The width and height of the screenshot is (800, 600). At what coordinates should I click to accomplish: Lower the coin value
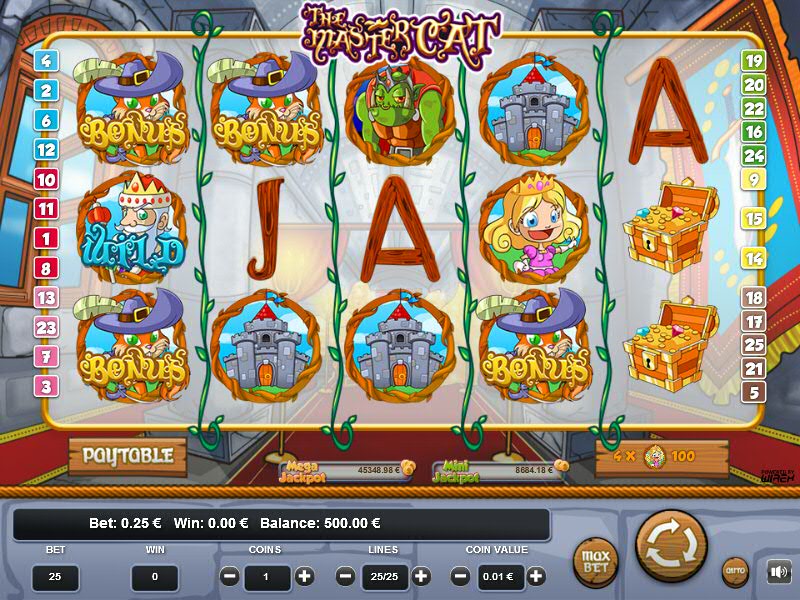pyautogui.click(x=461, y=577)
